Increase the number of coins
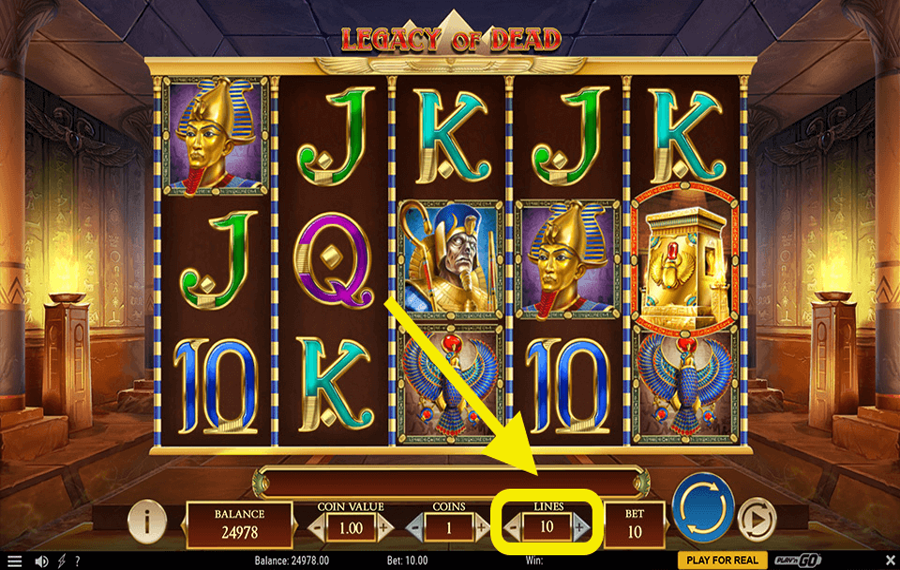 click(482, 525)
